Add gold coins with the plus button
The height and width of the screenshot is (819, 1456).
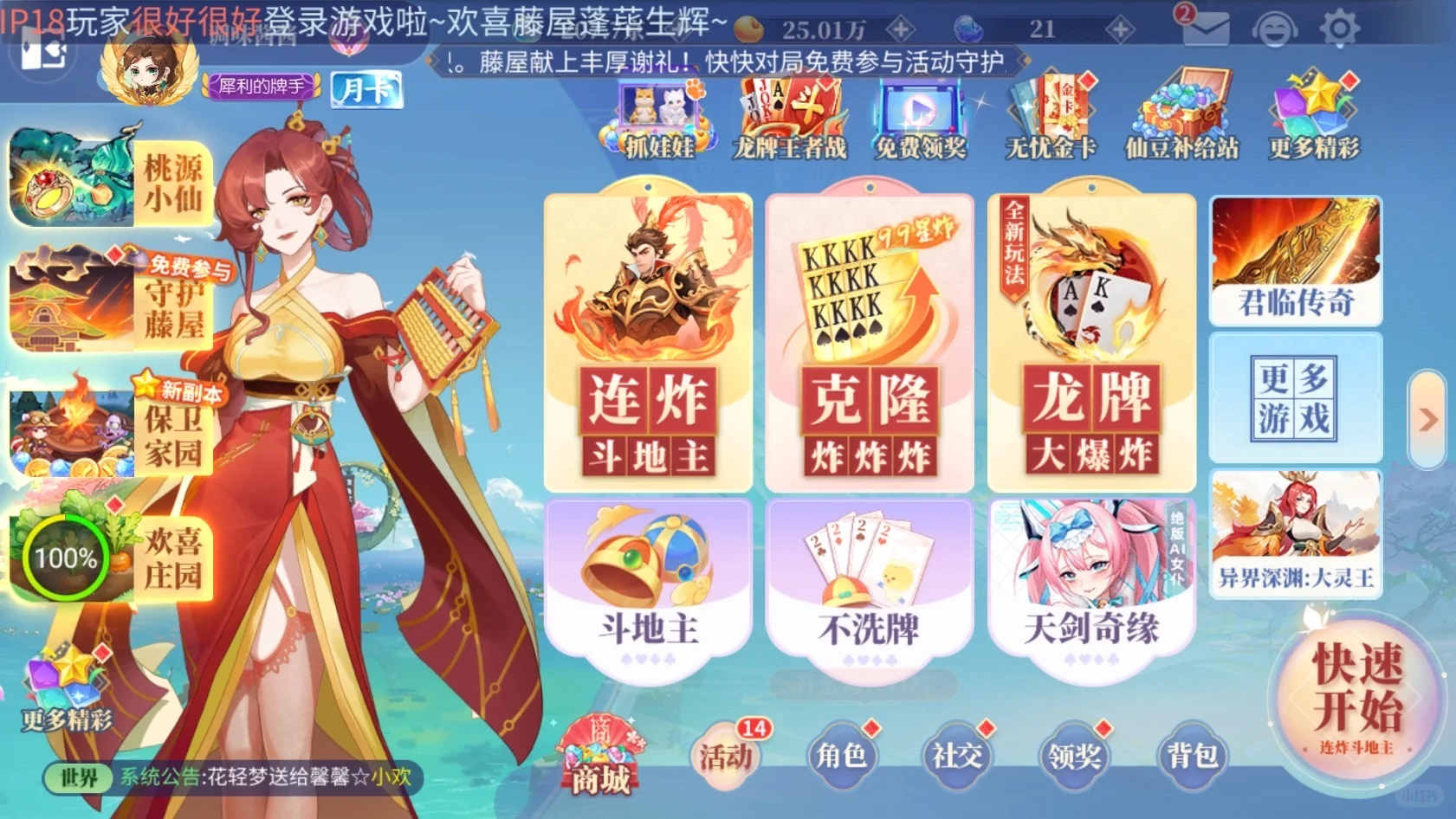point(901,29)
